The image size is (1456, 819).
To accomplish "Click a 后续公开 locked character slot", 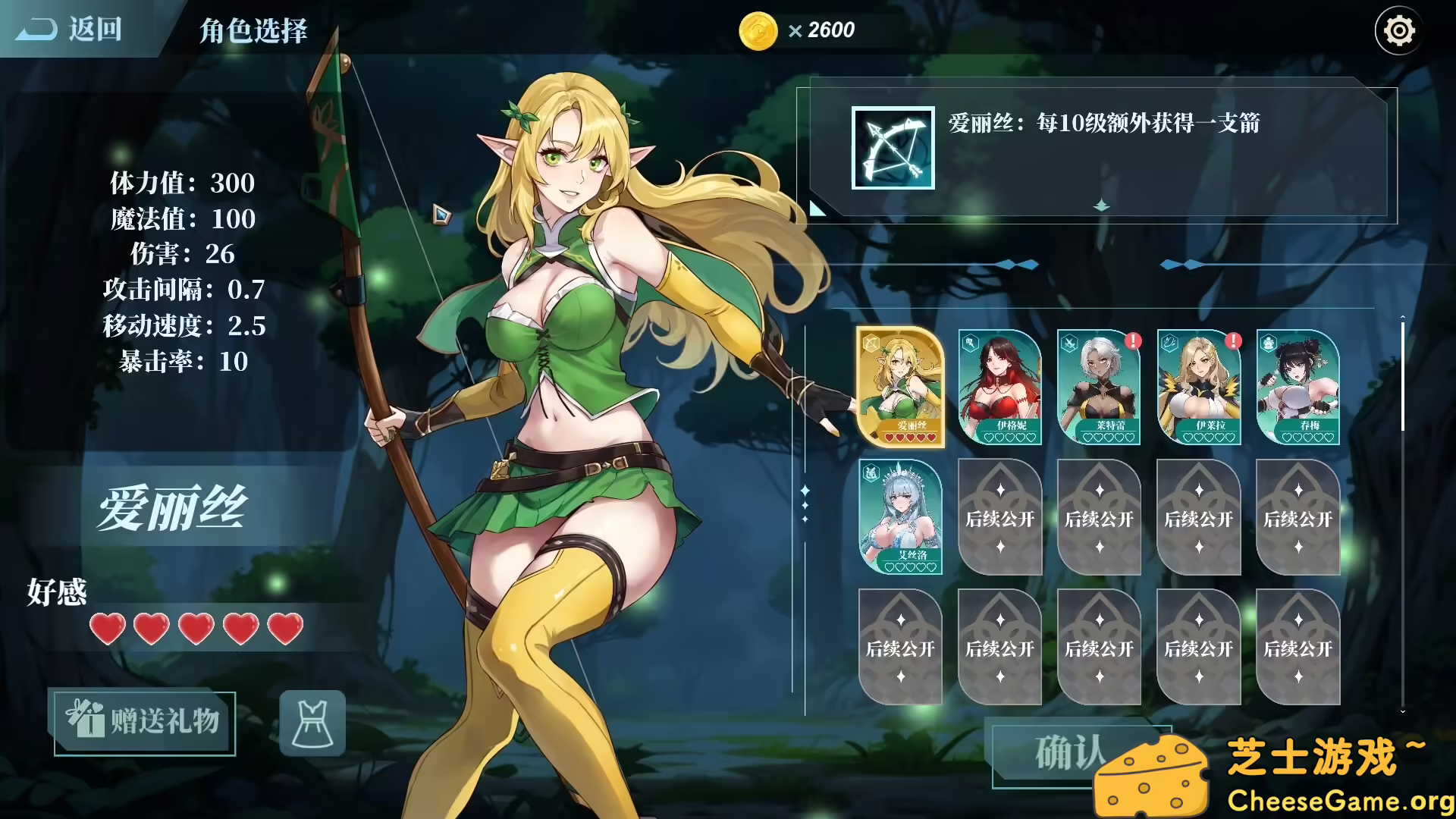I will (x=999, y=519).
